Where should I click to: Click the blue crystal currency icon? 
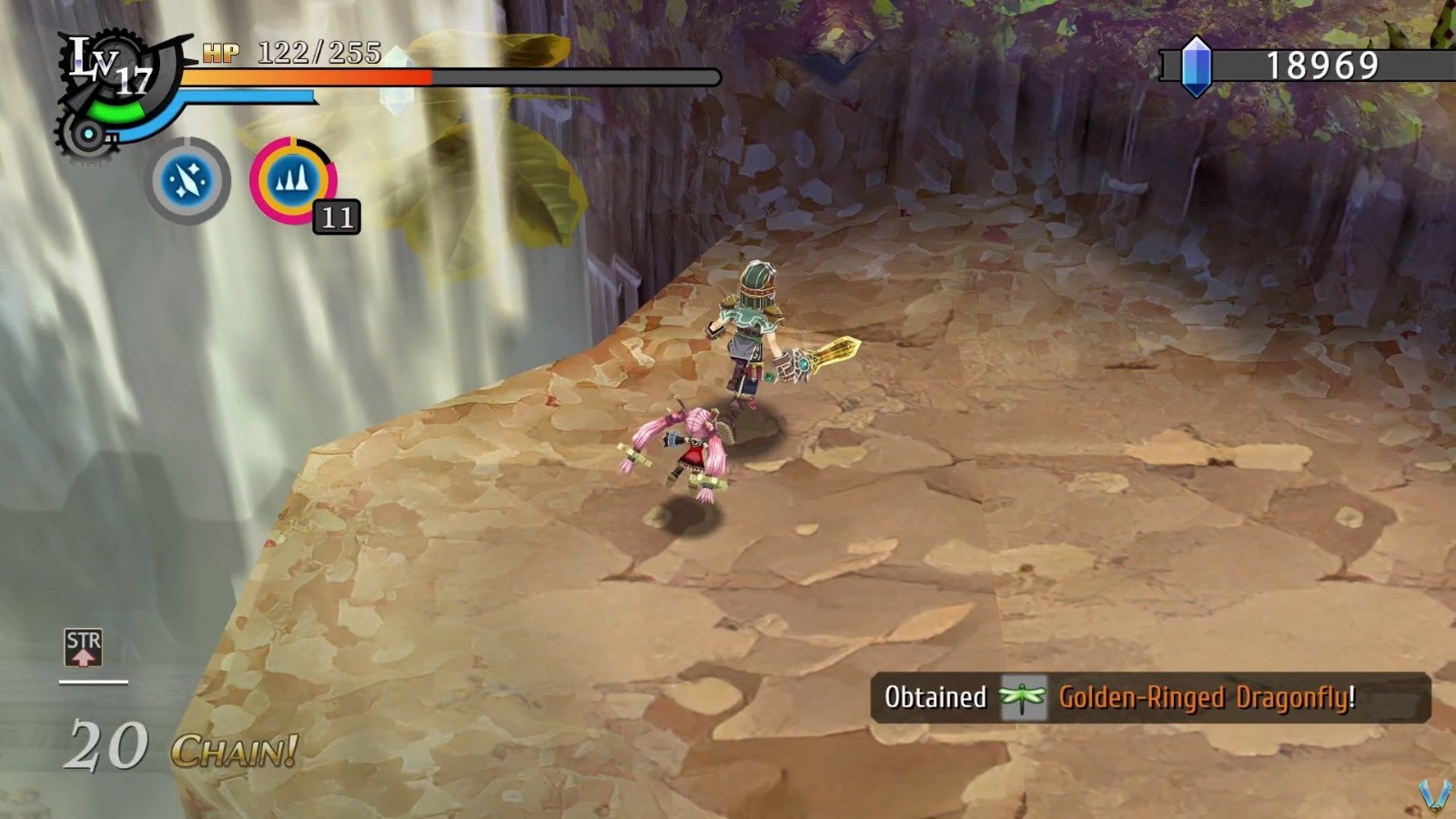(x=1197, y=66)
